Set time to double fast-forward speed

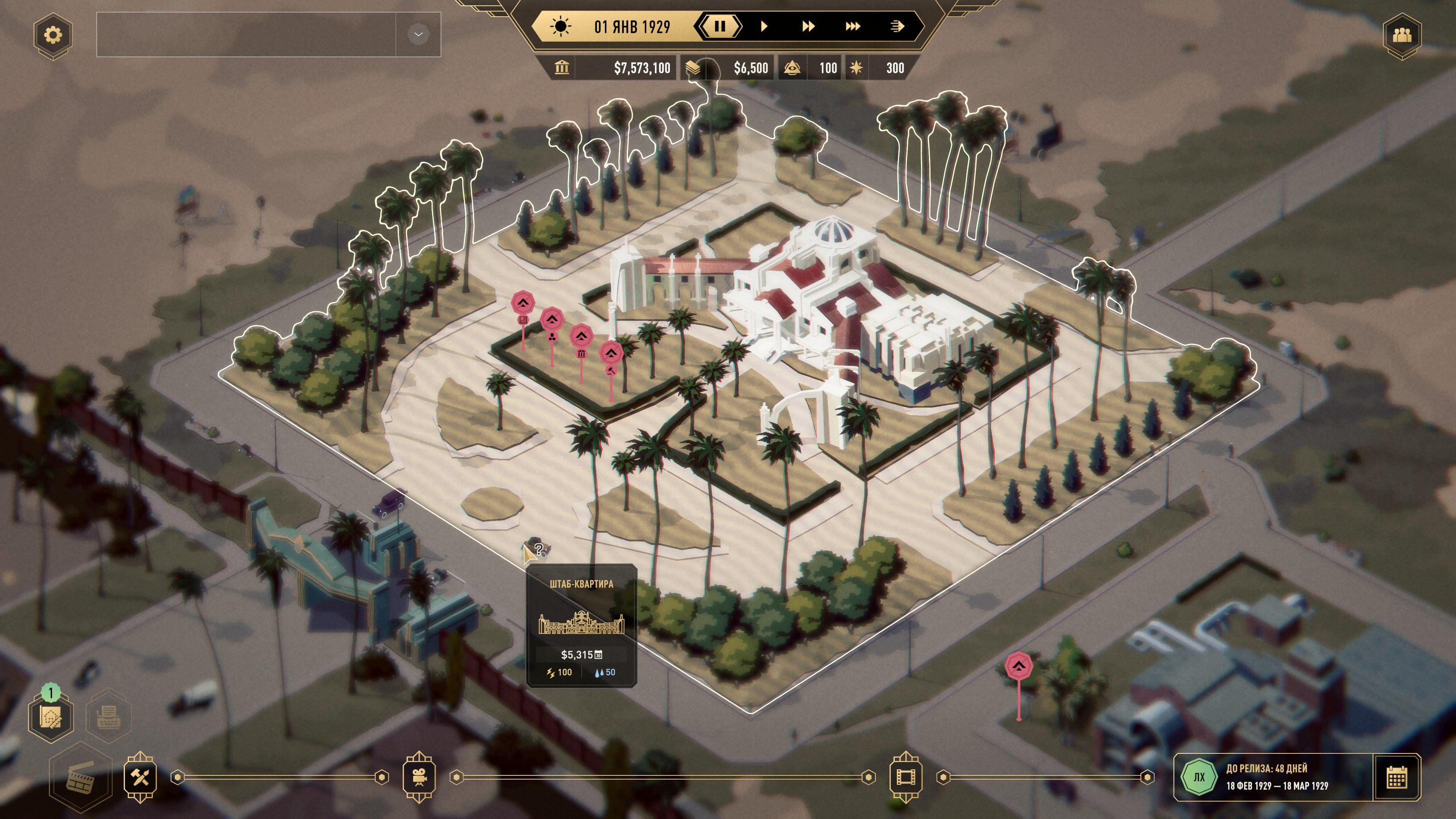click(808, 26)
